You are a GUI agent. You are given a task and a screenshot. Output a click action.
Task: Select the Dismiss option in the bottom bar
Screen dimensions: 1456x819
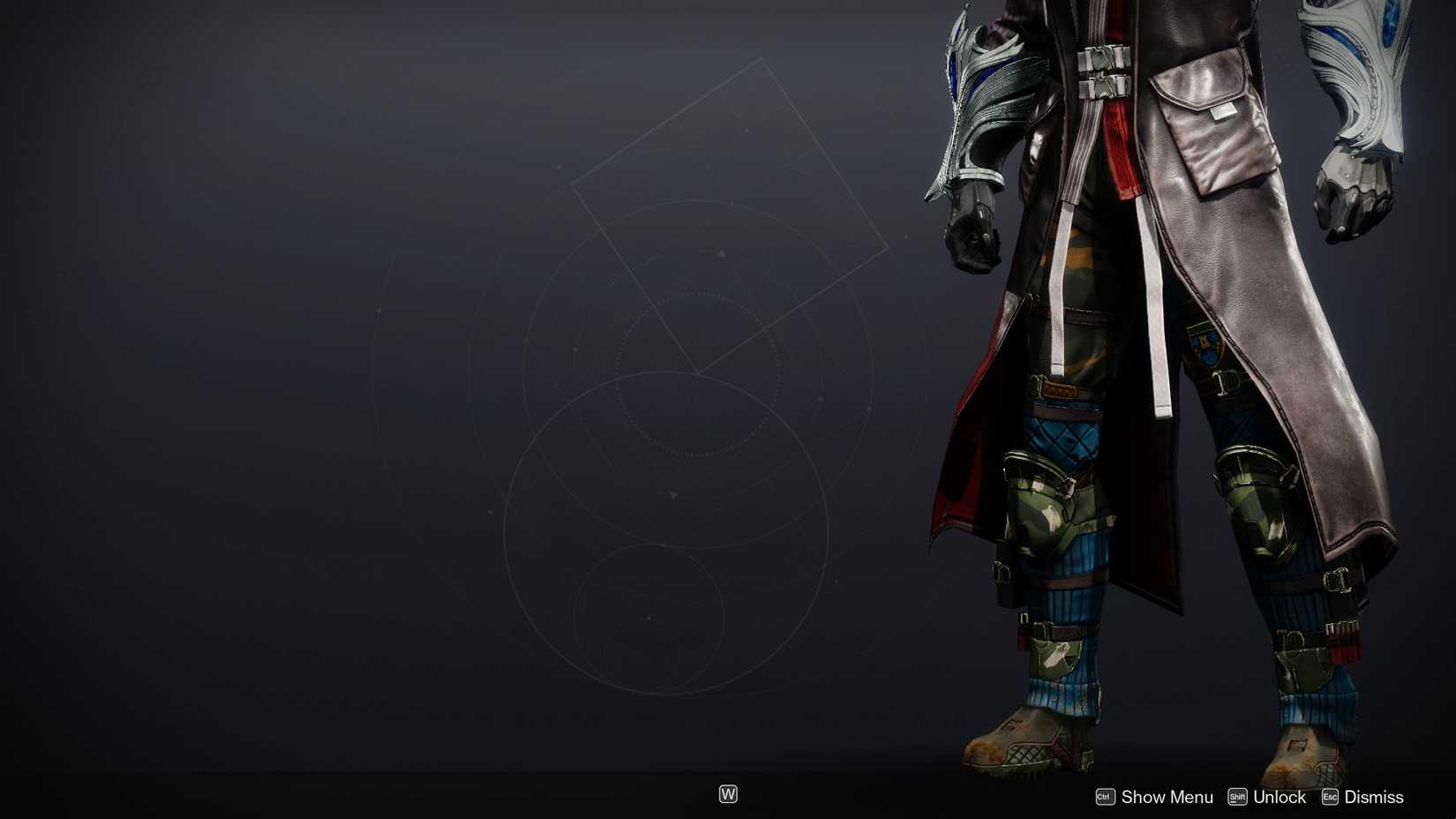[1374, 797]
